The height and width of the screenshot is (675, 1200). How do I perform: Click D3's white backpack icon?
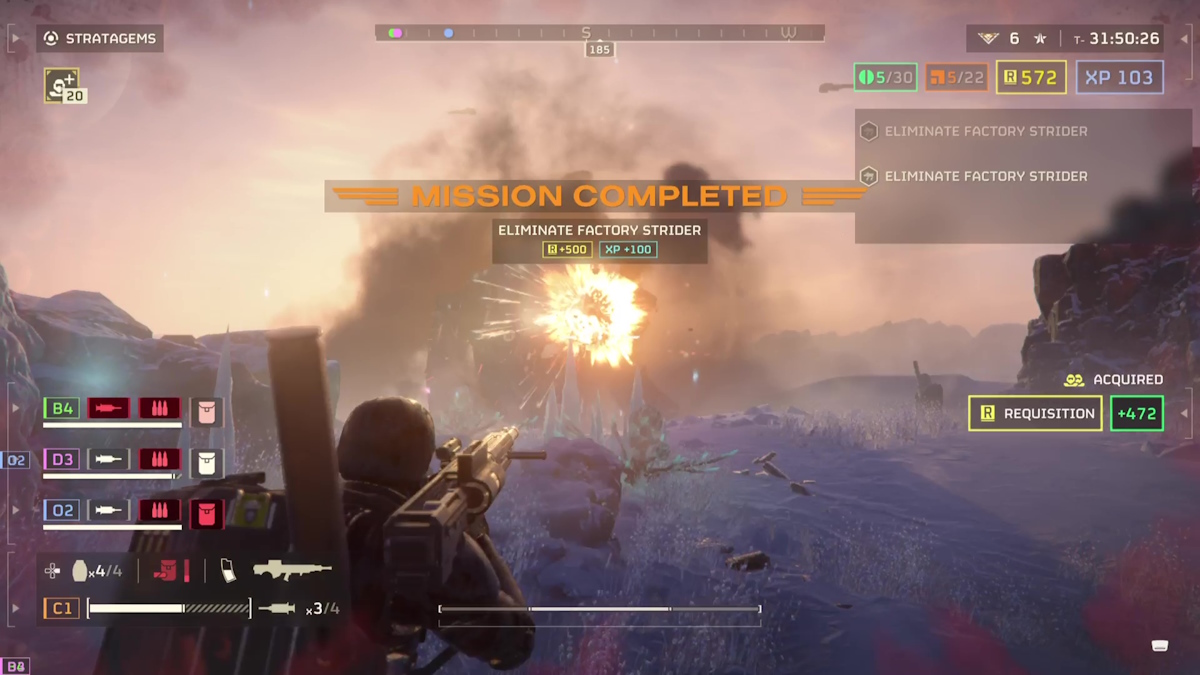tap(207, 461)
